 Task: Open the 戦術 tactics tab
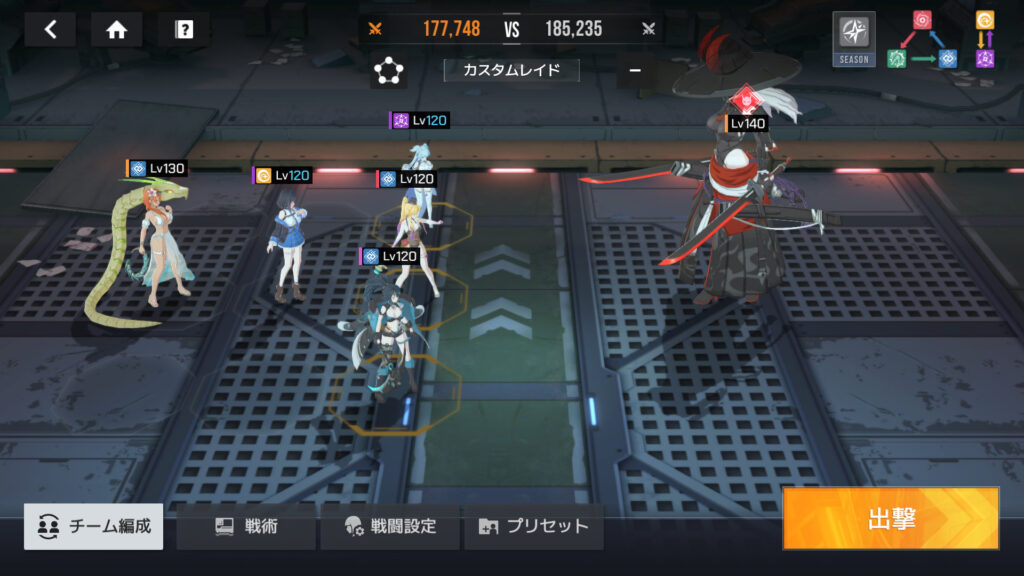246,526
